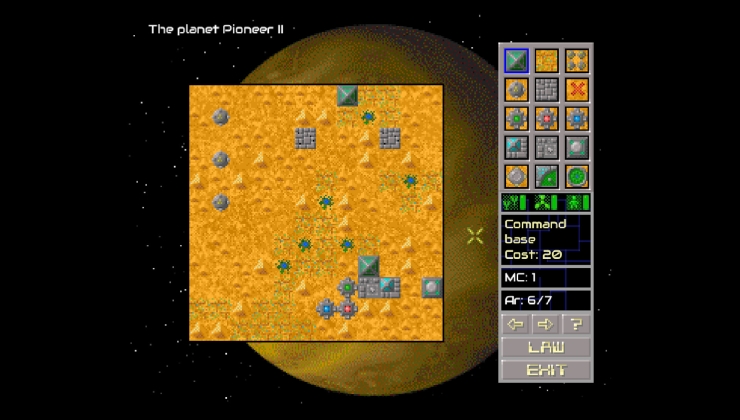This screenshot has width=740, height=420.
Task: Select the round grey silo tile
Action: [517, 177]
